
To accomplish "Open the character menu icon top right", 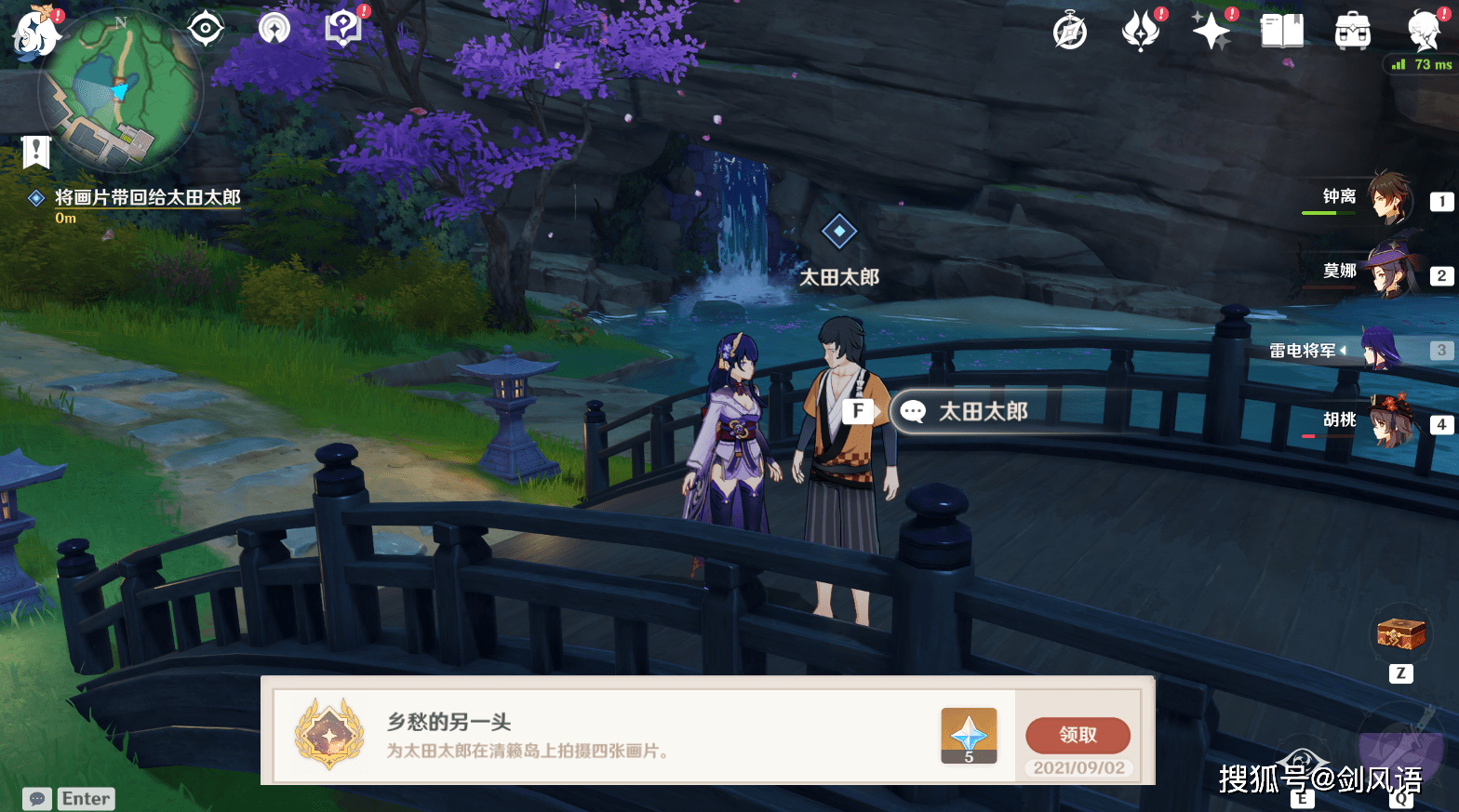I will (1422, 28).
